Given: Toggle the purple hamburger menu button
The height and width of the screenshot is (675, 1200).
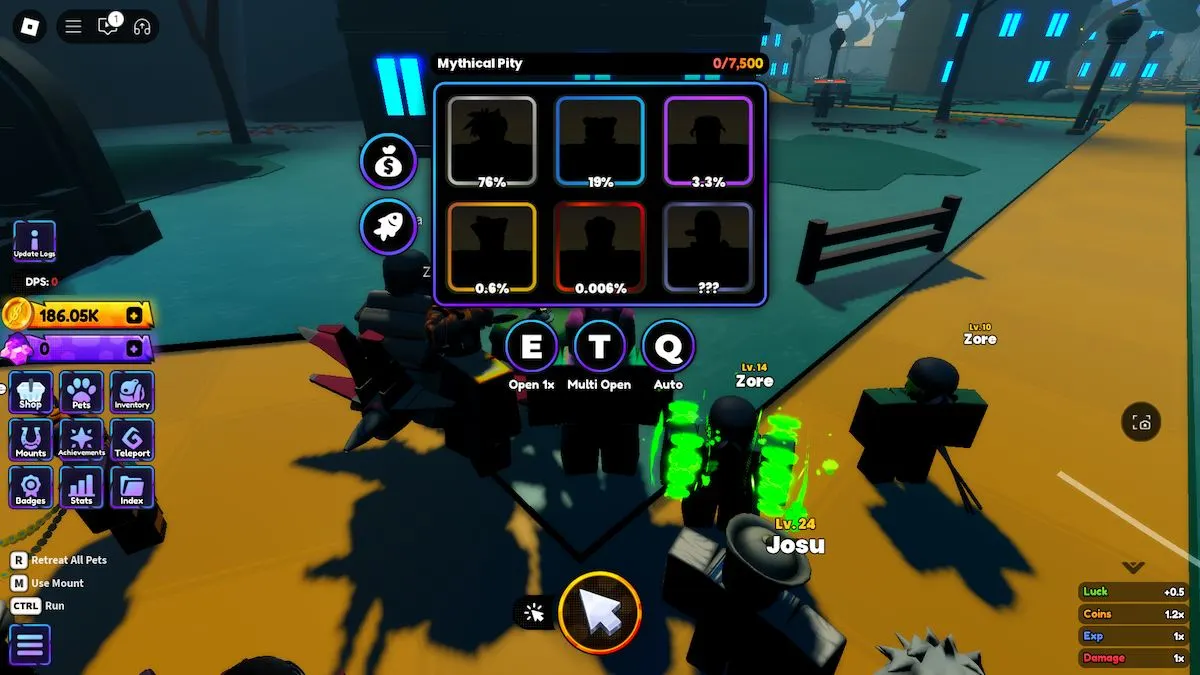Looking at the screenshot, I should (29, 645).
